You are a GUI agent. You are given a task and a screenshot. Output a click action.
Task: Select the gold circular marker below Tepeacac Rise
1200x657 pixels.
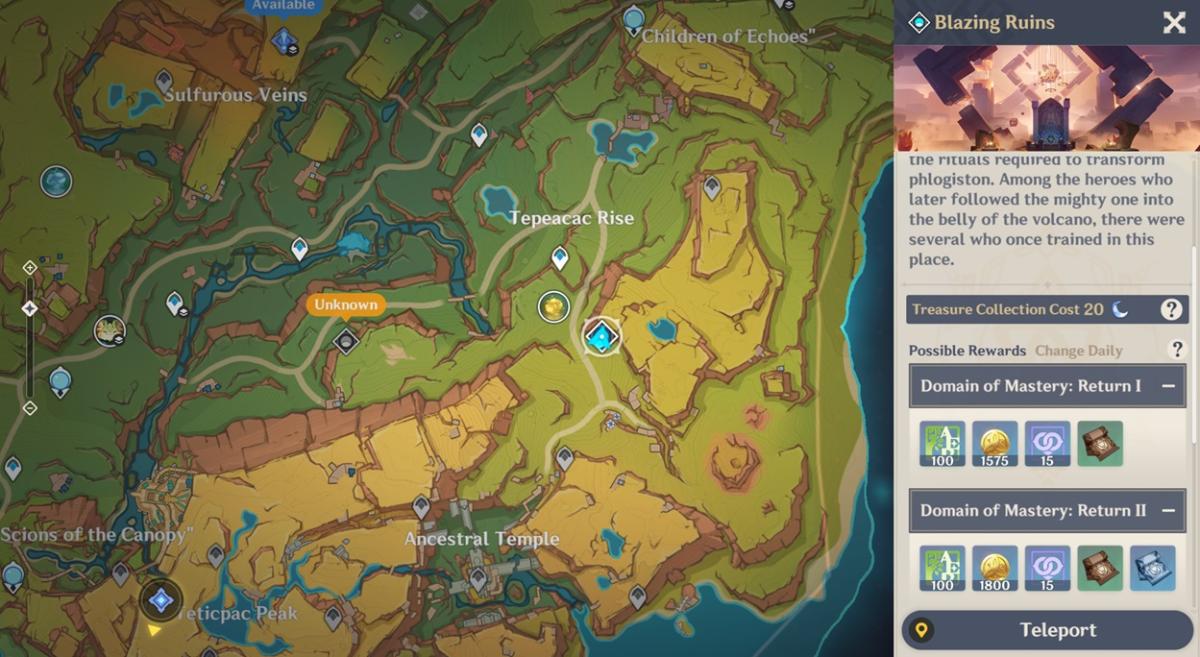[x=553, y=307]
